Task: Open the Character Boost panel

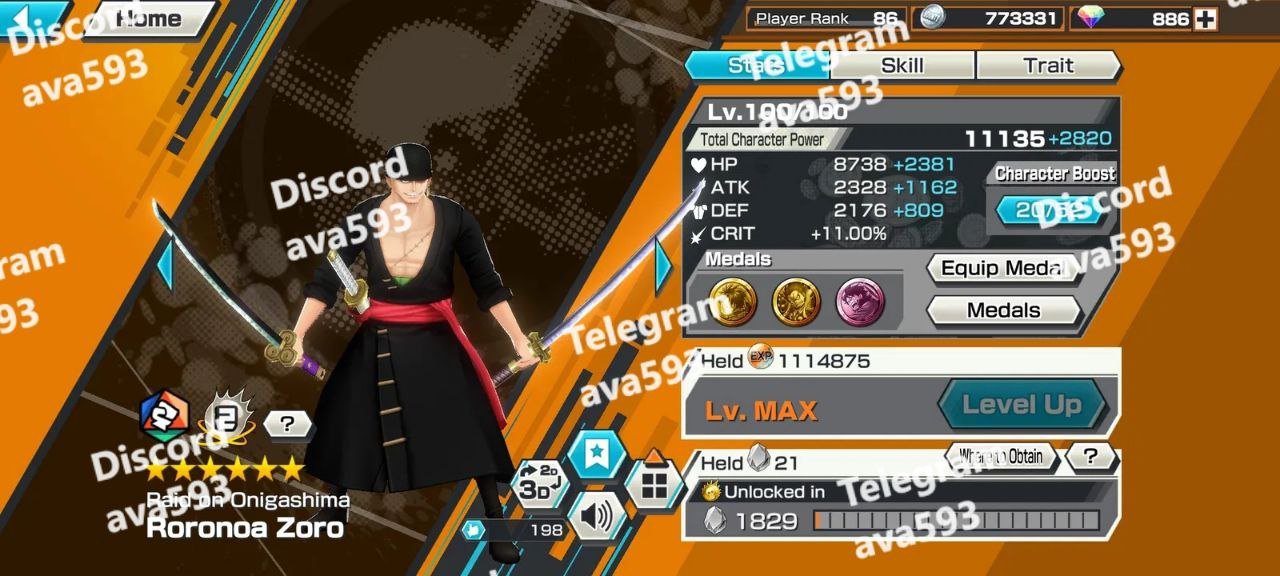Action: [x=1050, y=210]
